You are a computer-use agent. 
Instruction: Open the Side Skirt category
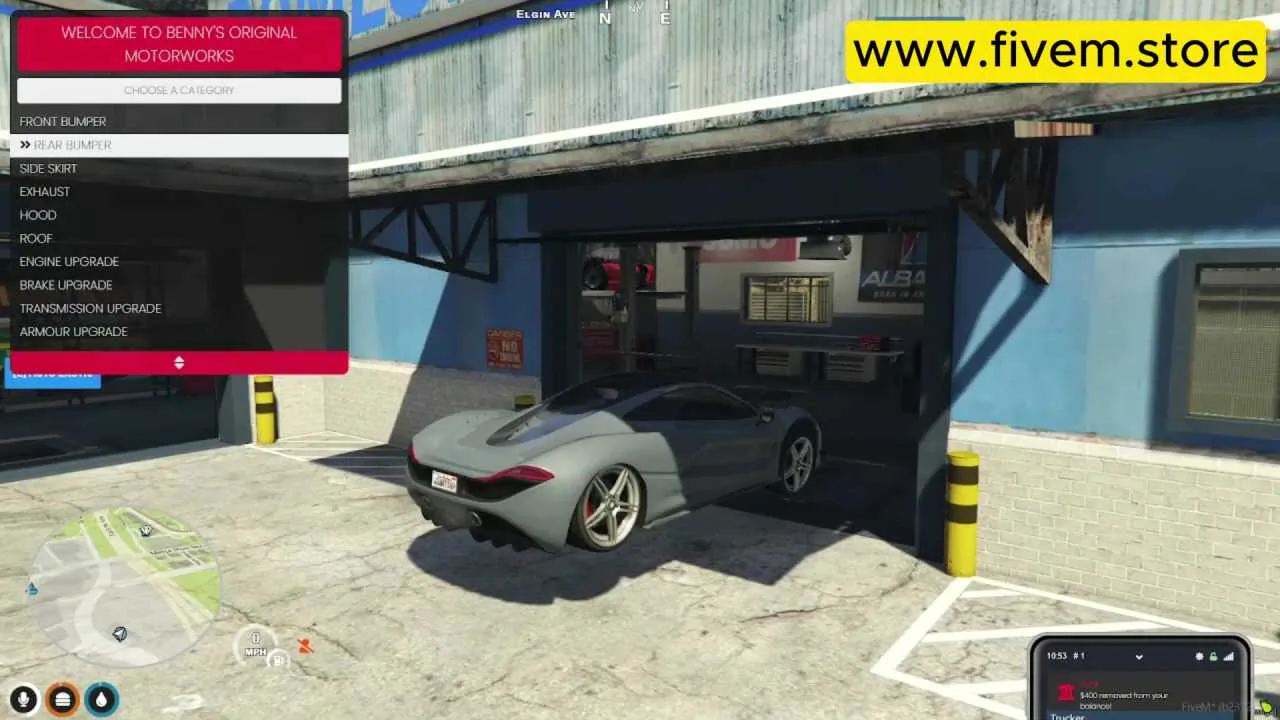pyautogui.click(x=48, y=168)
